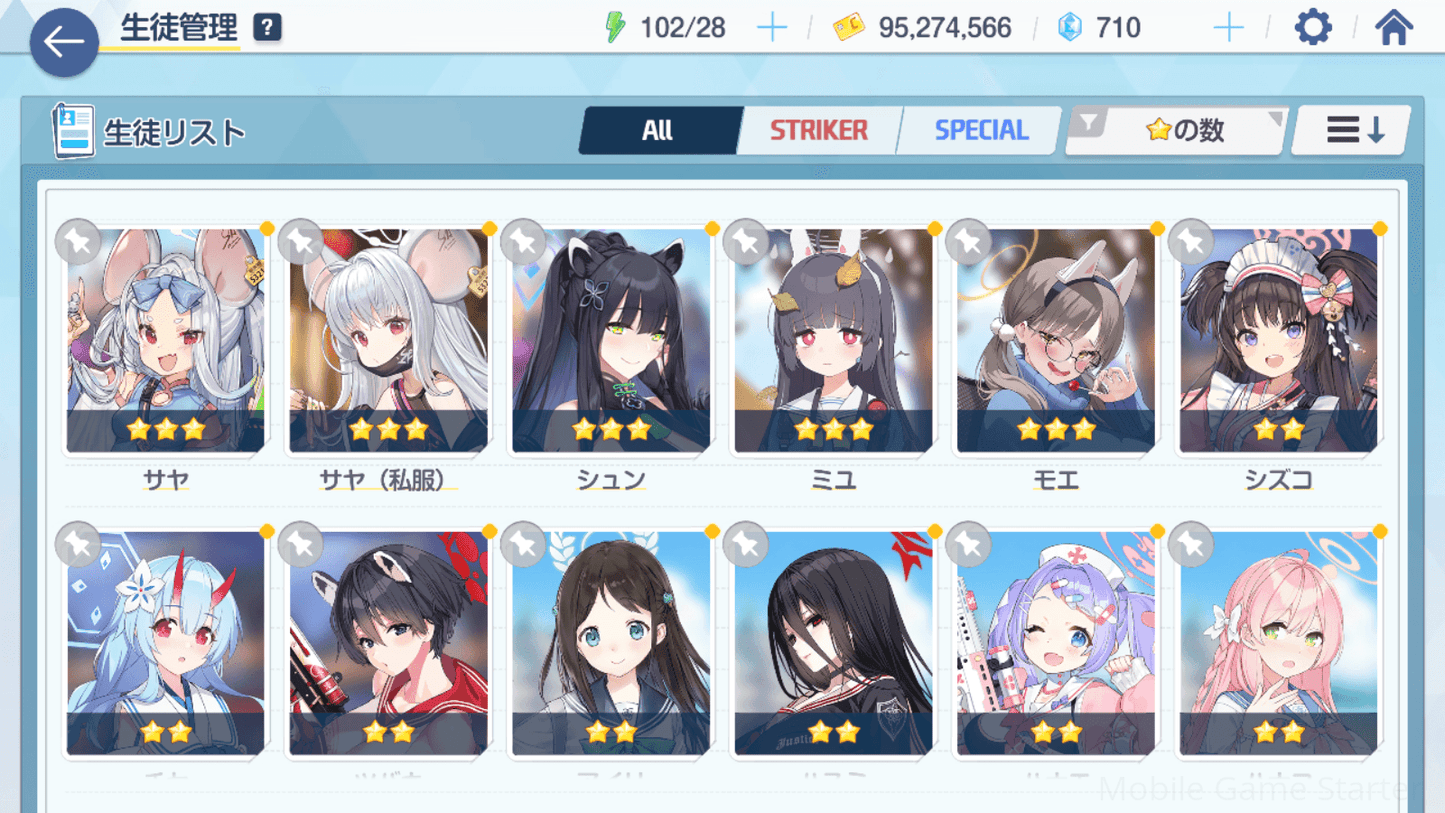Screen dimensions: 1445x813
Task: Add blue gems with the plus button
Action: click(1227, 28)
